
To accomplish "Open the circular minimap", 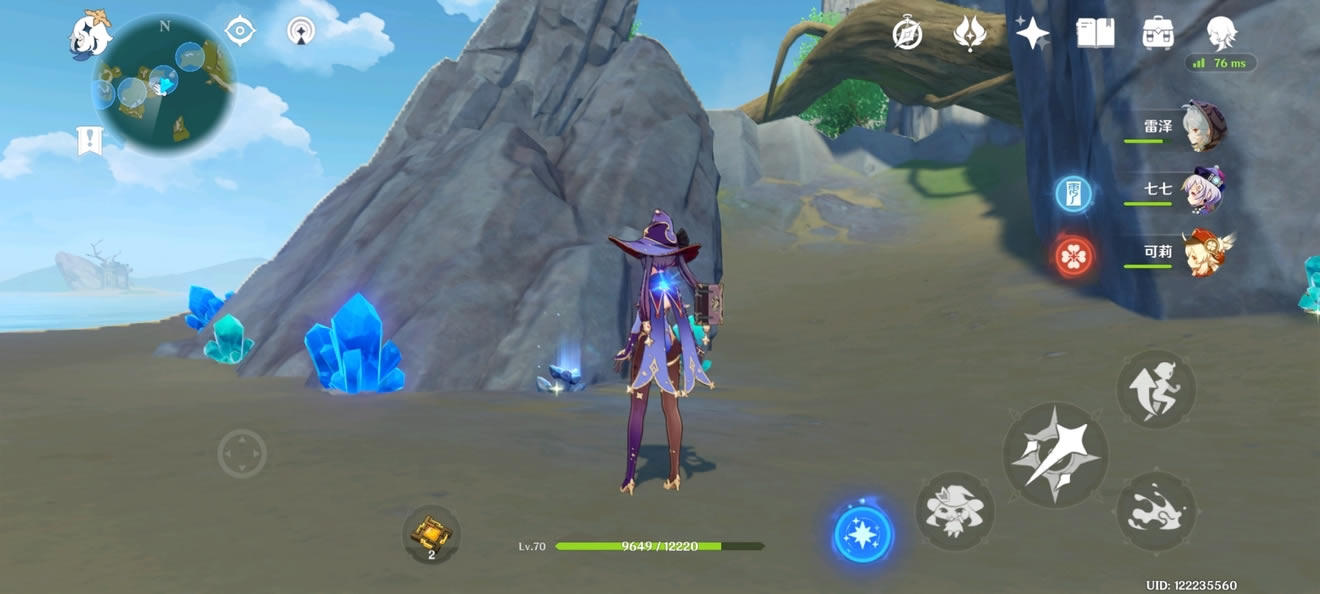I will pyautogui.click(x=164, y=83).
